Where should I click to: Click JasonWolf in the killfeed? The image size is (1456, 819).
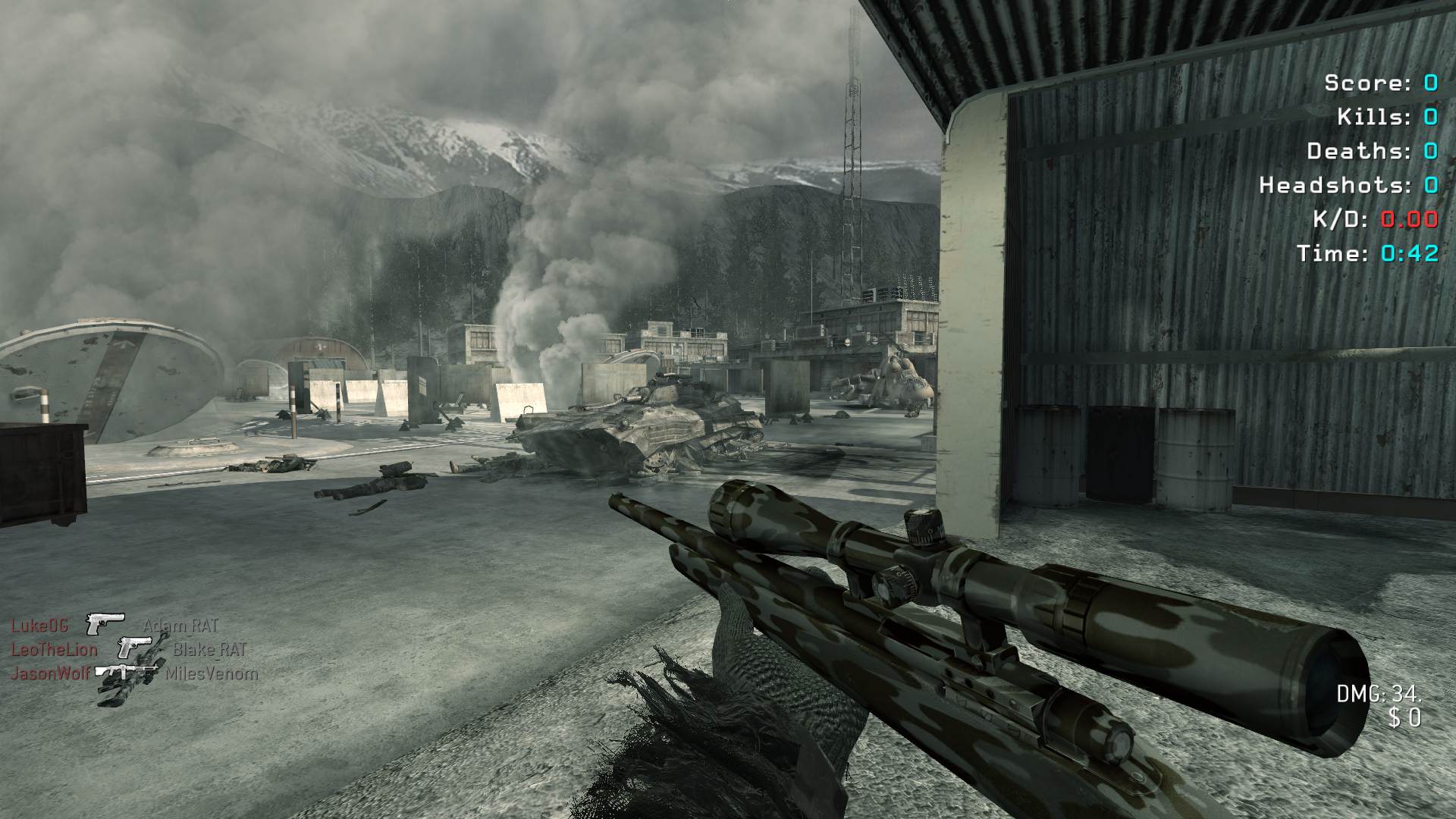point(50,673)
